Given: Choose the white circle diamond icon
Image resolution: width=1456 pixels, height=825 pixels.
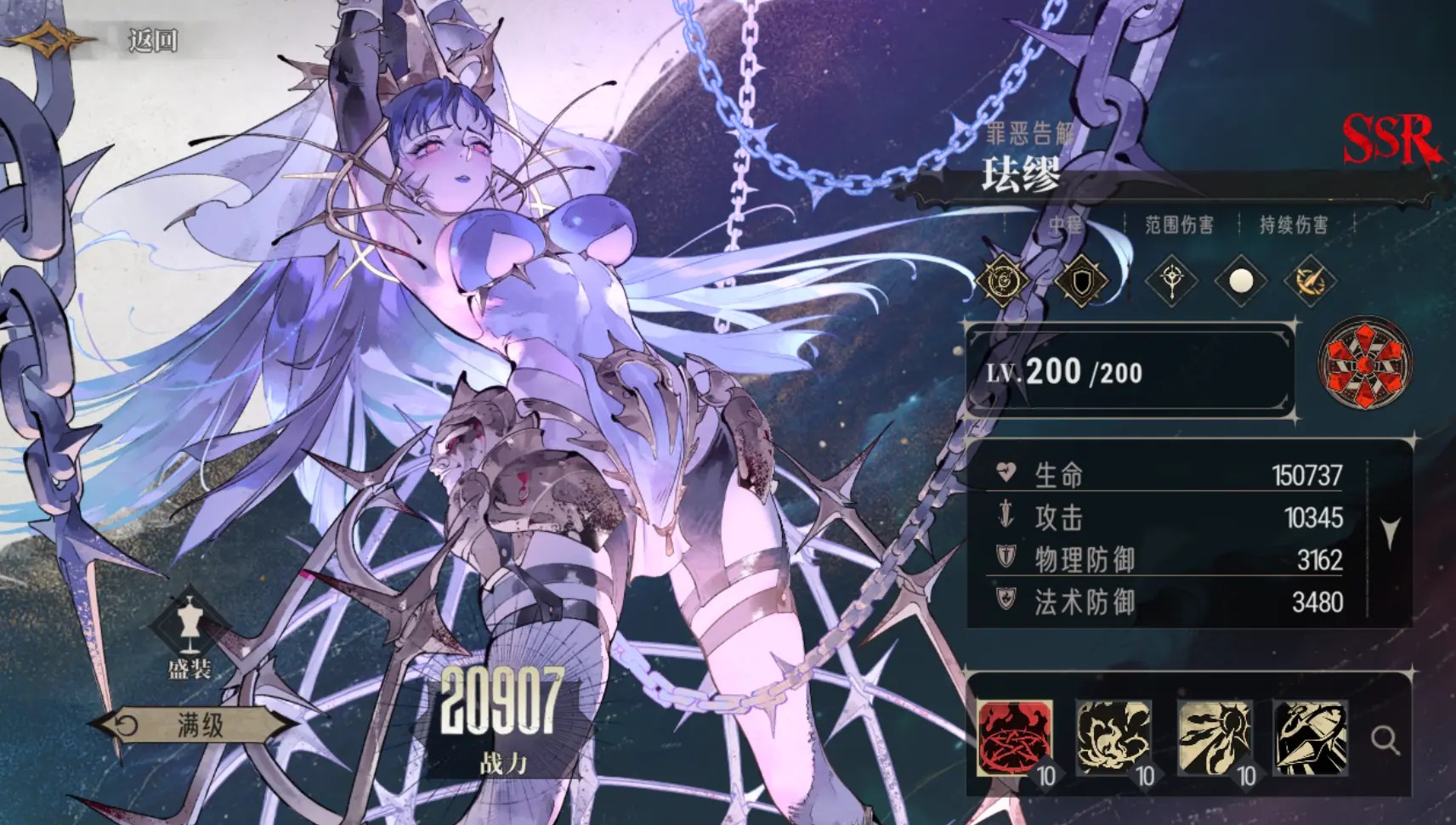Looking at the screenshot, I should pyautogui.click(x=1241, y=280).
